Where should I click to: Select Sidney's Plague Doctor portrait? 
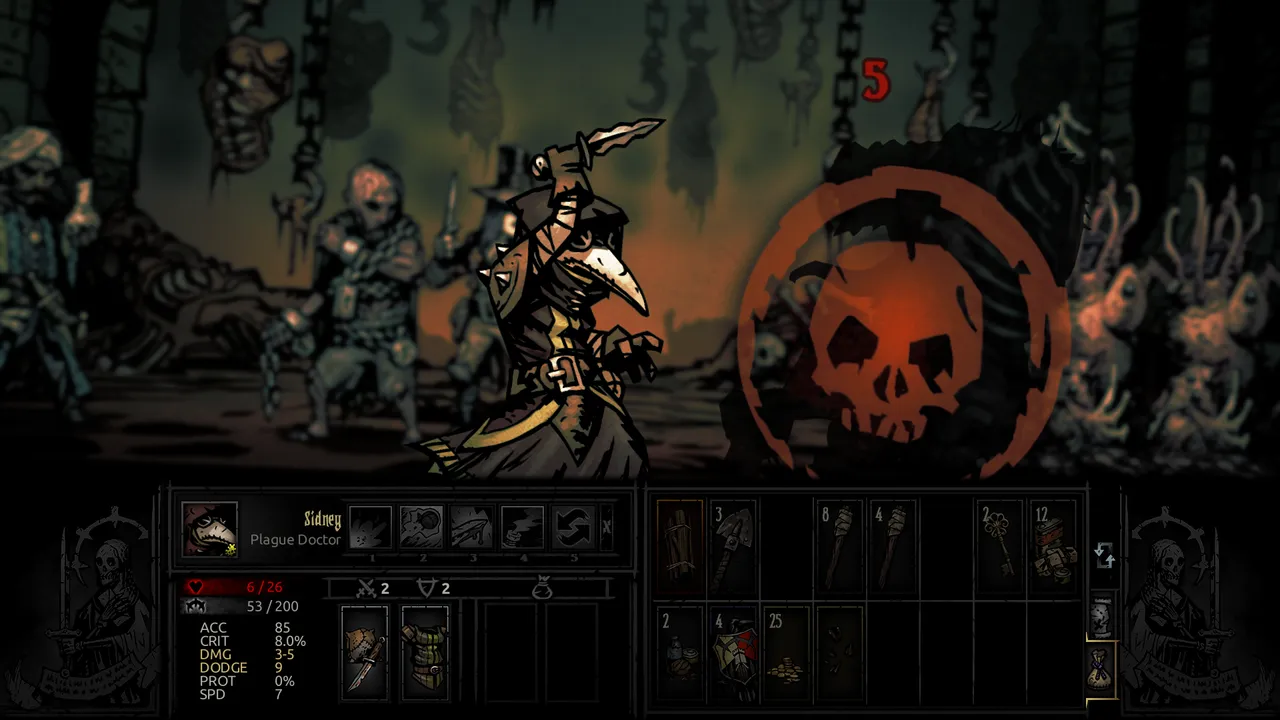pos(210,529)
